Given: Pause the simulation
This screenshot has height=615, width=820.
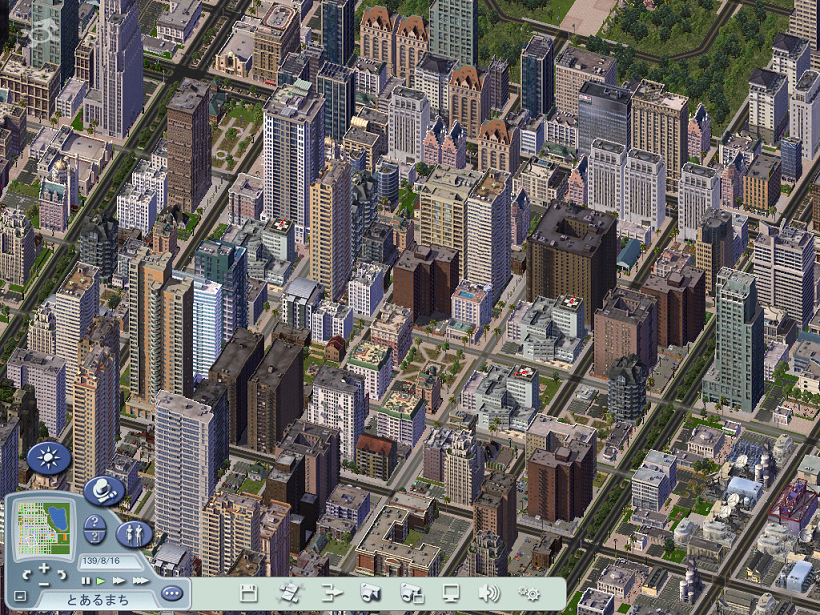Looking at the screenshot, I should 86,580.
